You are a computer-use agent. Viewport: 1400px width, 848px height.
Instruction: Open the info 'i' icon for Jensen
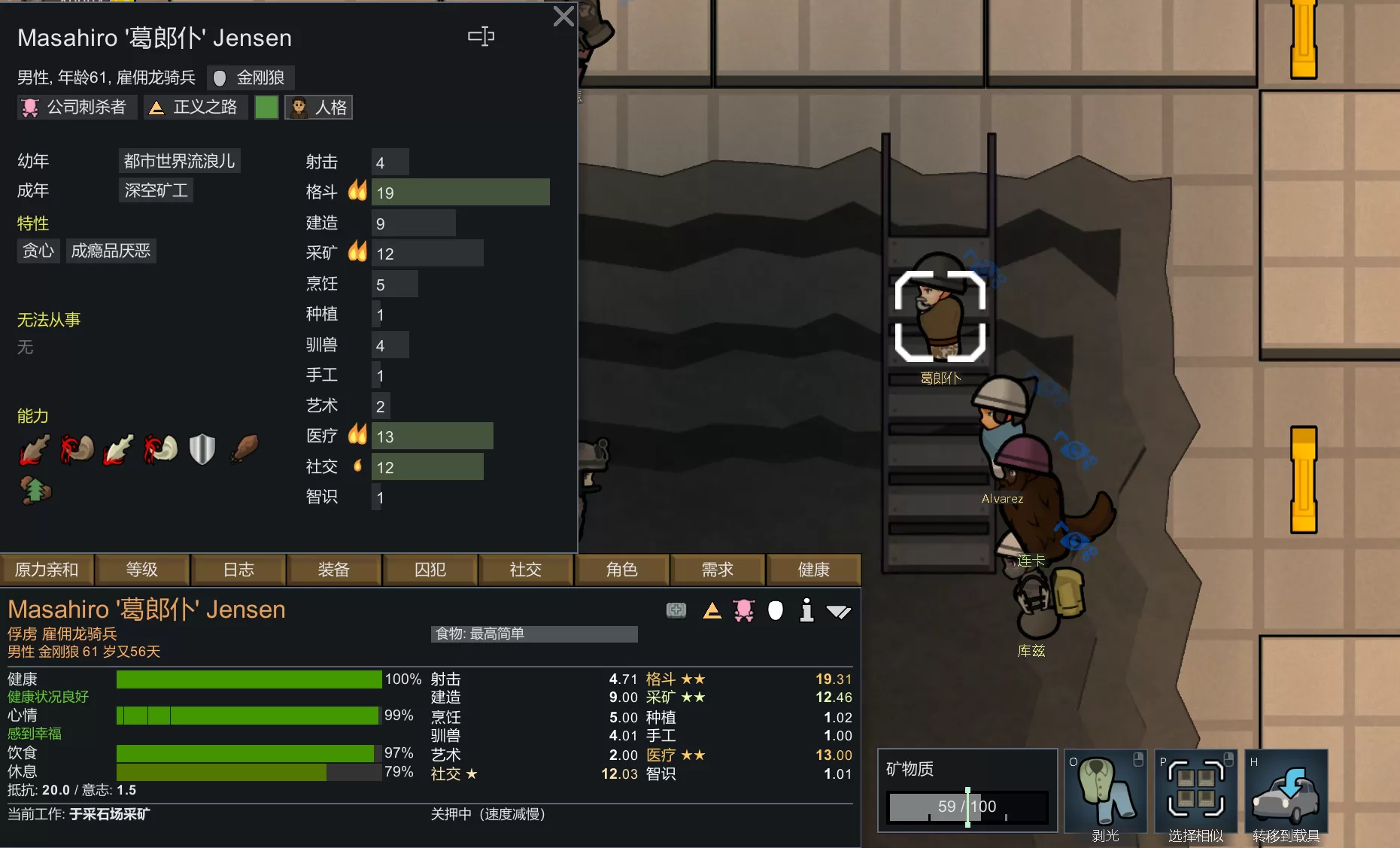(x=806, y=610)
